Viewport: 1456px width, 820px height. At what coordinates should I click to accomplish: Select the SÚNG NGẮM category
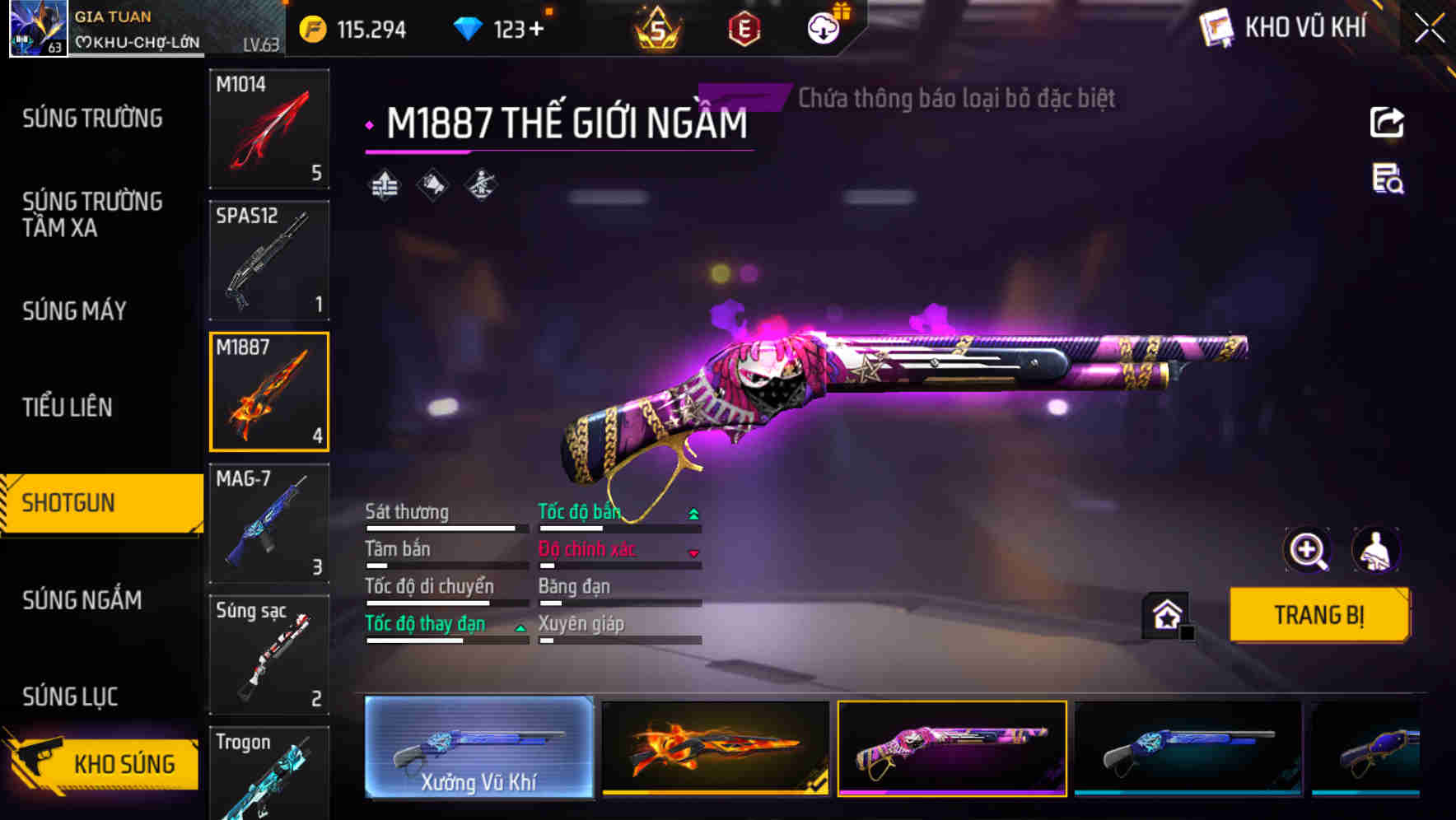pos(82,600)
